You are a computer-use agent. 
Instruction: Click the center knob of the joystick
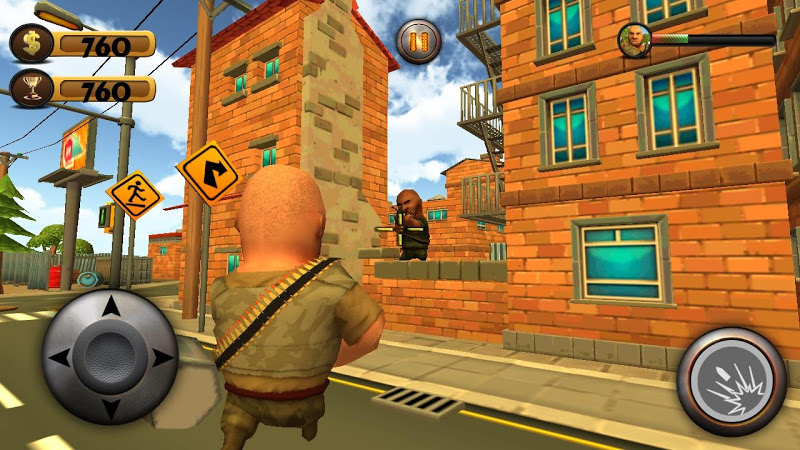(x=110, y=357)
